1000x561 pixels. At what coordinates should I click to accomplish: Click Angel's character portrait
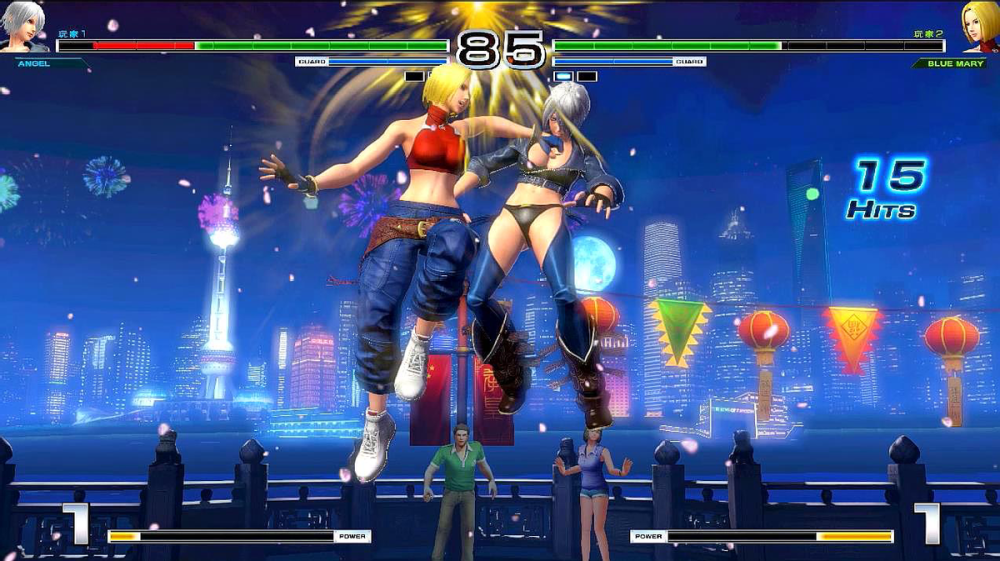(24, 26)
